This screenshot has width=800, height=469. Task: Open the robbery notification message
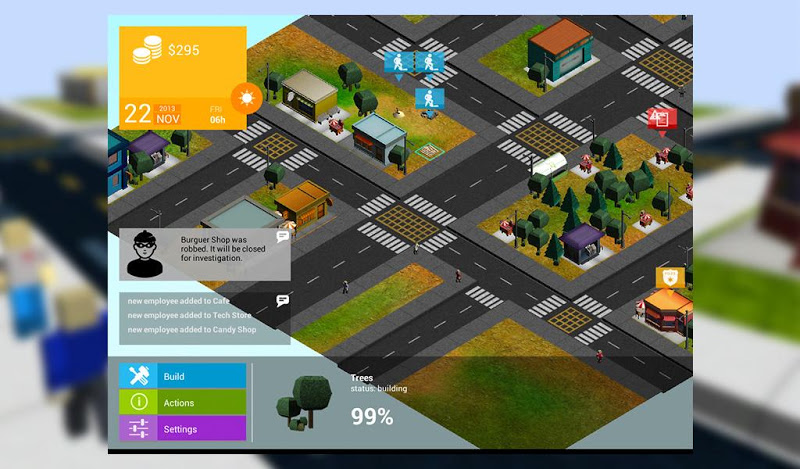click(205, 254)
